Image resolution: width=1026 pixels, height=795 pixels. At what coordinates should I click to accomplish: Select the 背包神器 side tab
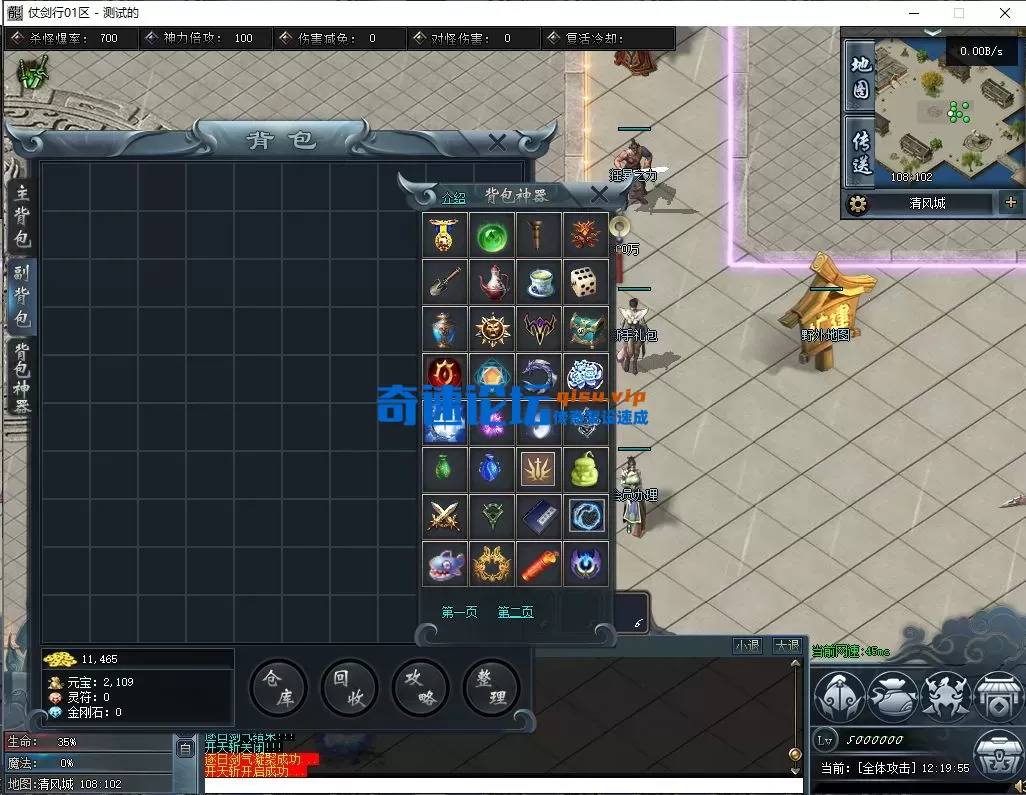point(22,377)
